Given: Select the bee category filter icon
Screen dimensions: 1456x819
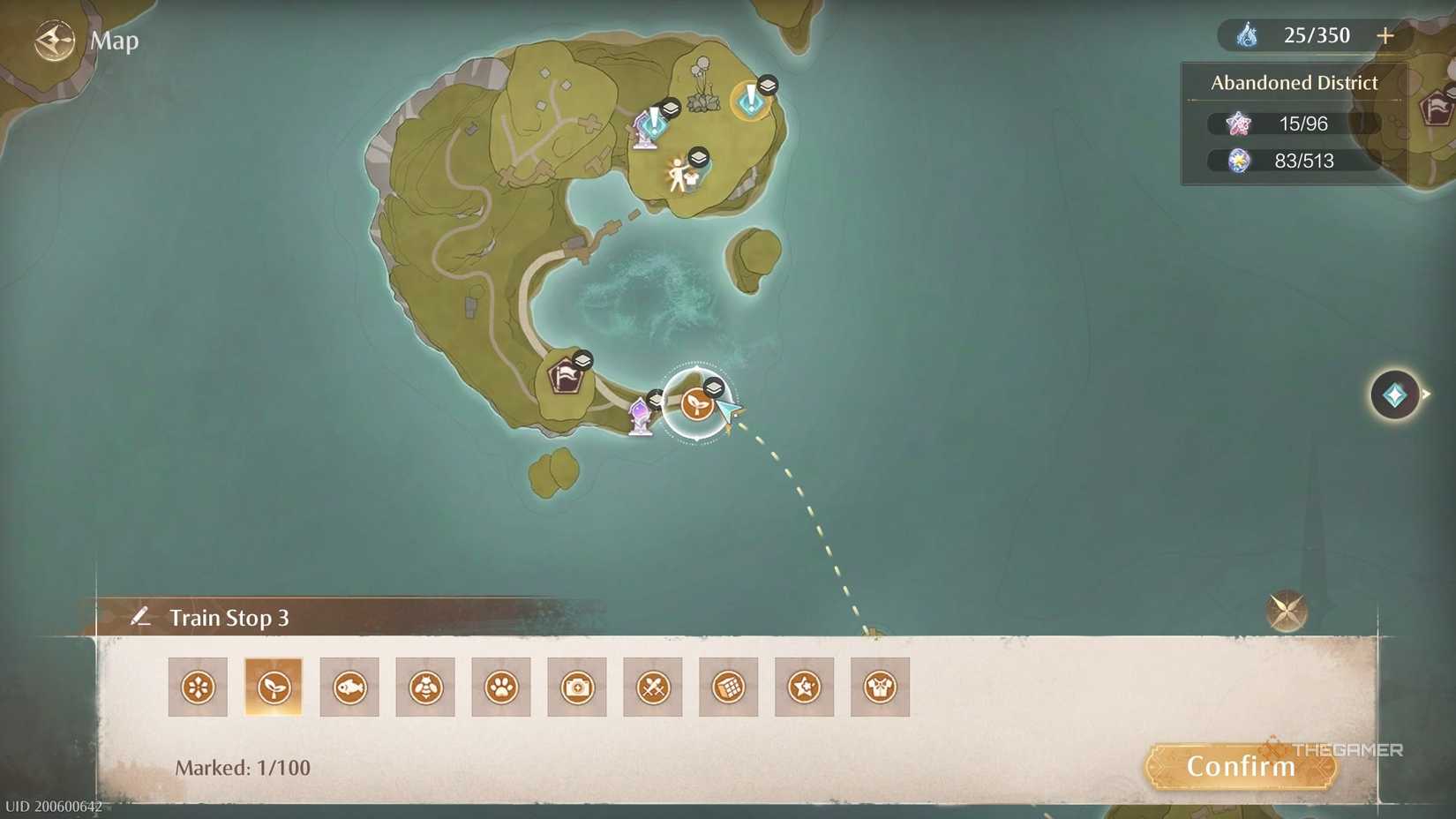Looking at the screenshot, I should 425,687.
